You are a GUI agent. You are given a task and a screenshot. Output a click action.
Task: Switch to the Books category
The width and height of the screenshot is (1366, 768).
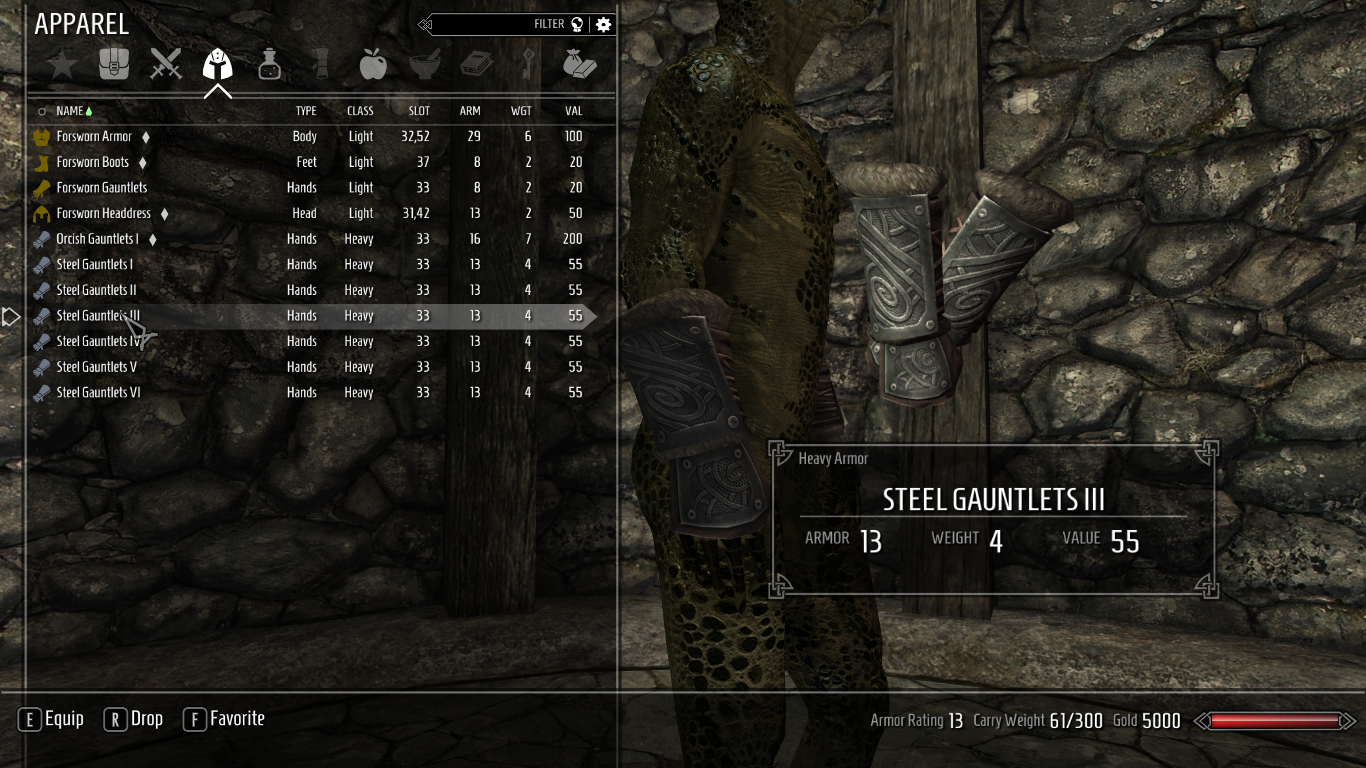(476, 66)
